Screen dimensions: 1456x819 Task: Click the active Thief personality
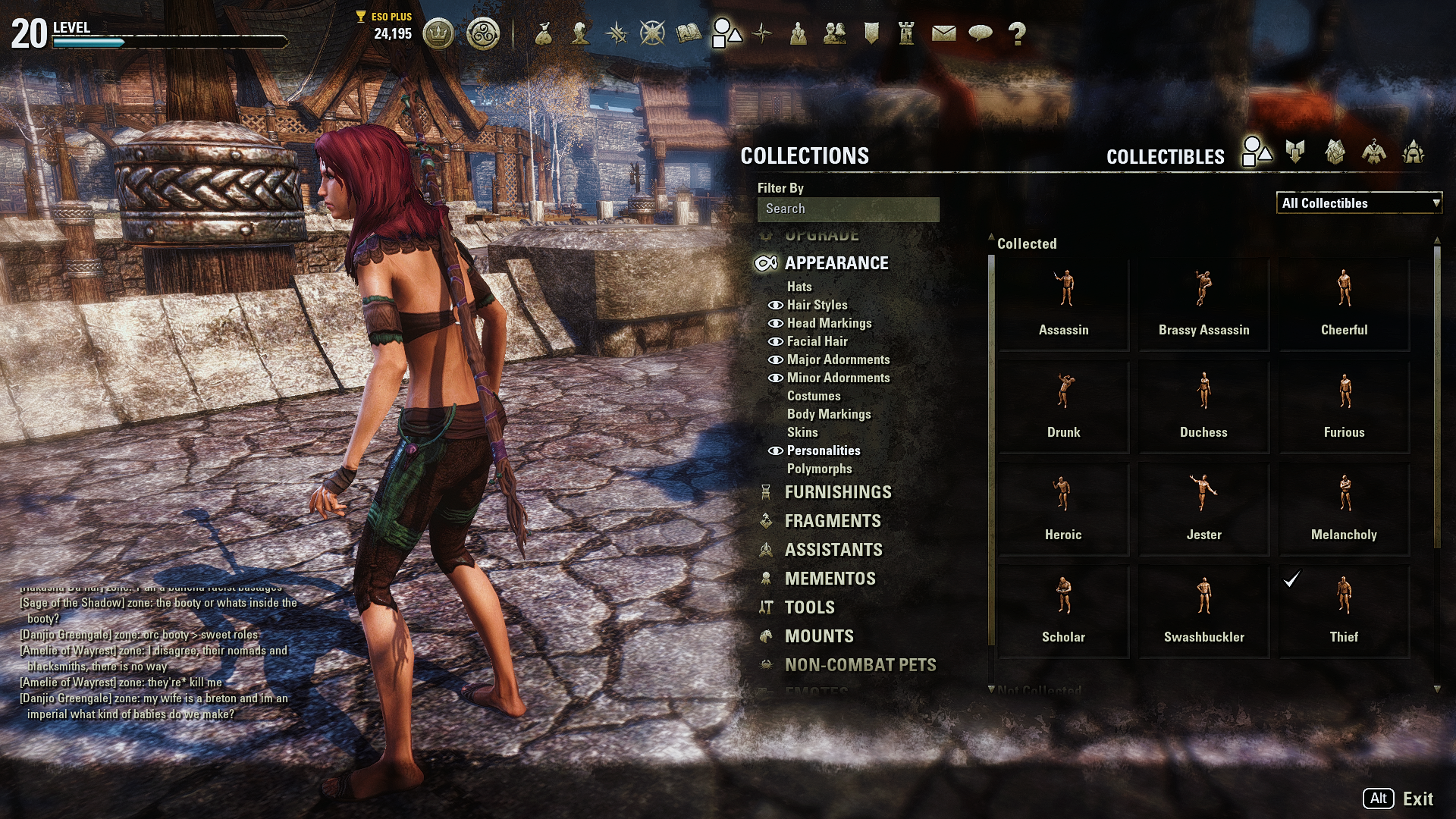[1344, 611]
